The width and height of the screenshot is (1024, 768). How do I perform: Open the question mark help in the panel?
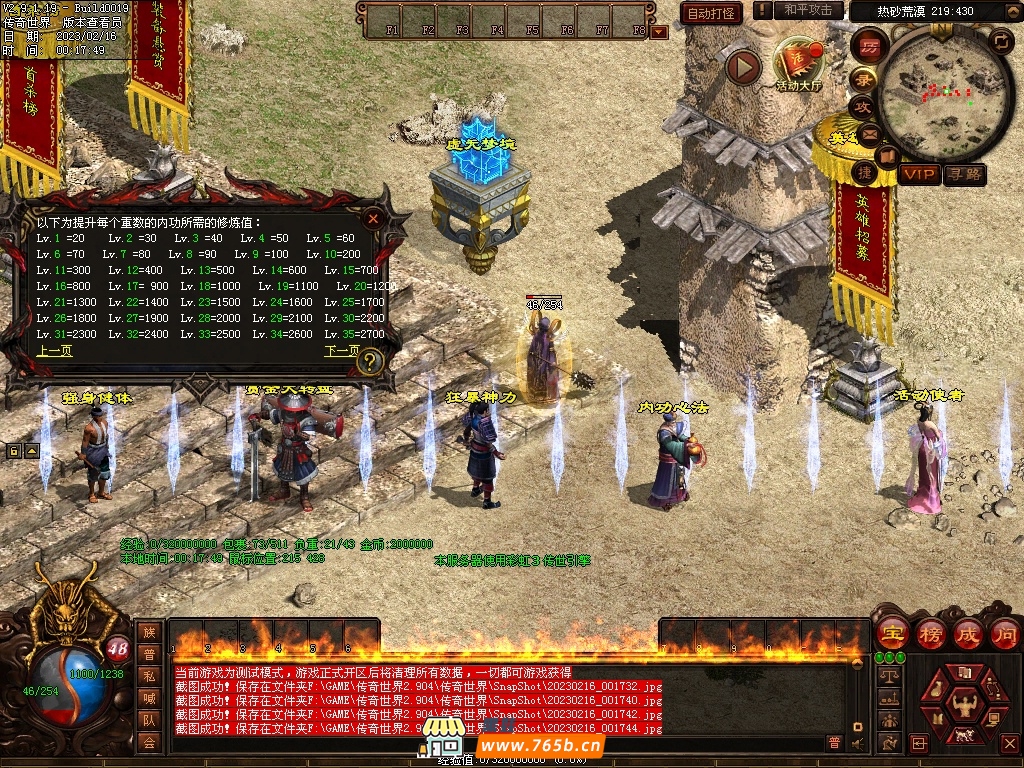click(x=369, y=360)
